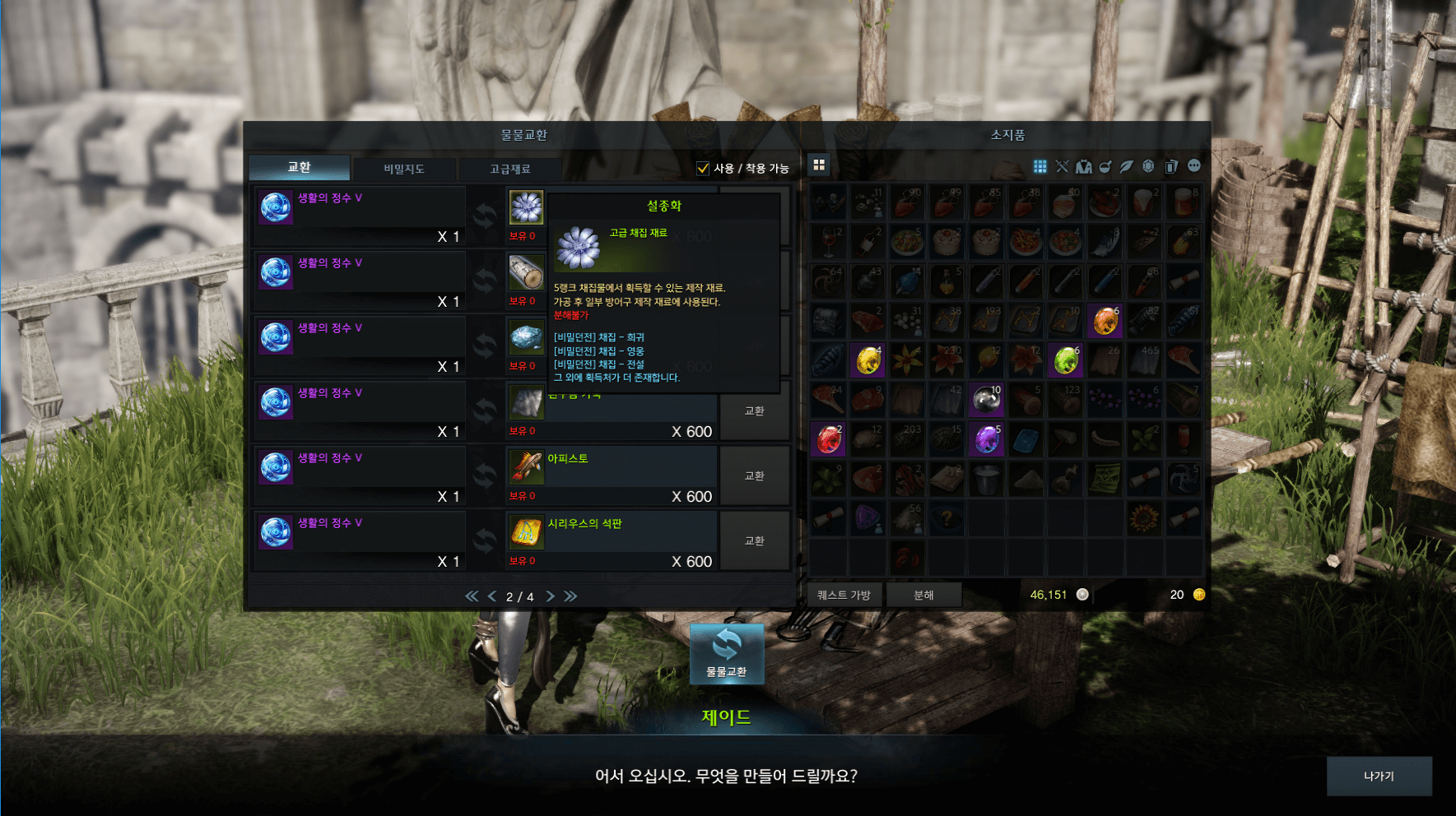Select the sunflower item in inventory

1143,519
